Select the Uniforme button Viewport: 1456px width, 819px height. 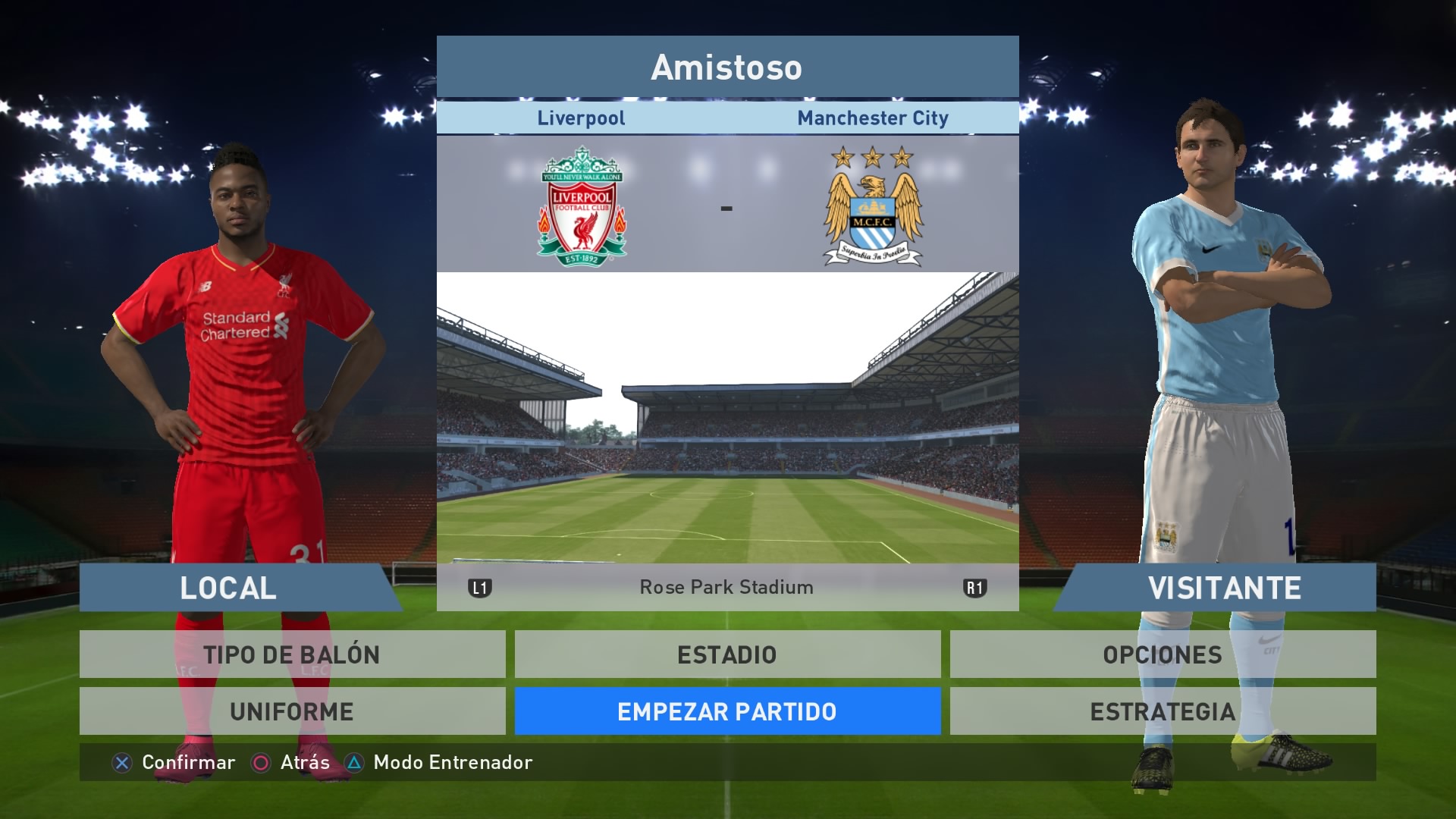[x=292, y=711]
